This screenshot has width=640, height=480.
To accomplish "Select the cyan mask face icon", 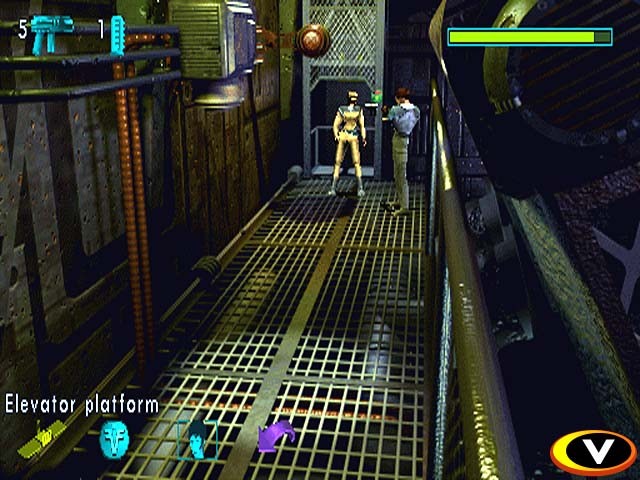I will [x=114, y=437].
